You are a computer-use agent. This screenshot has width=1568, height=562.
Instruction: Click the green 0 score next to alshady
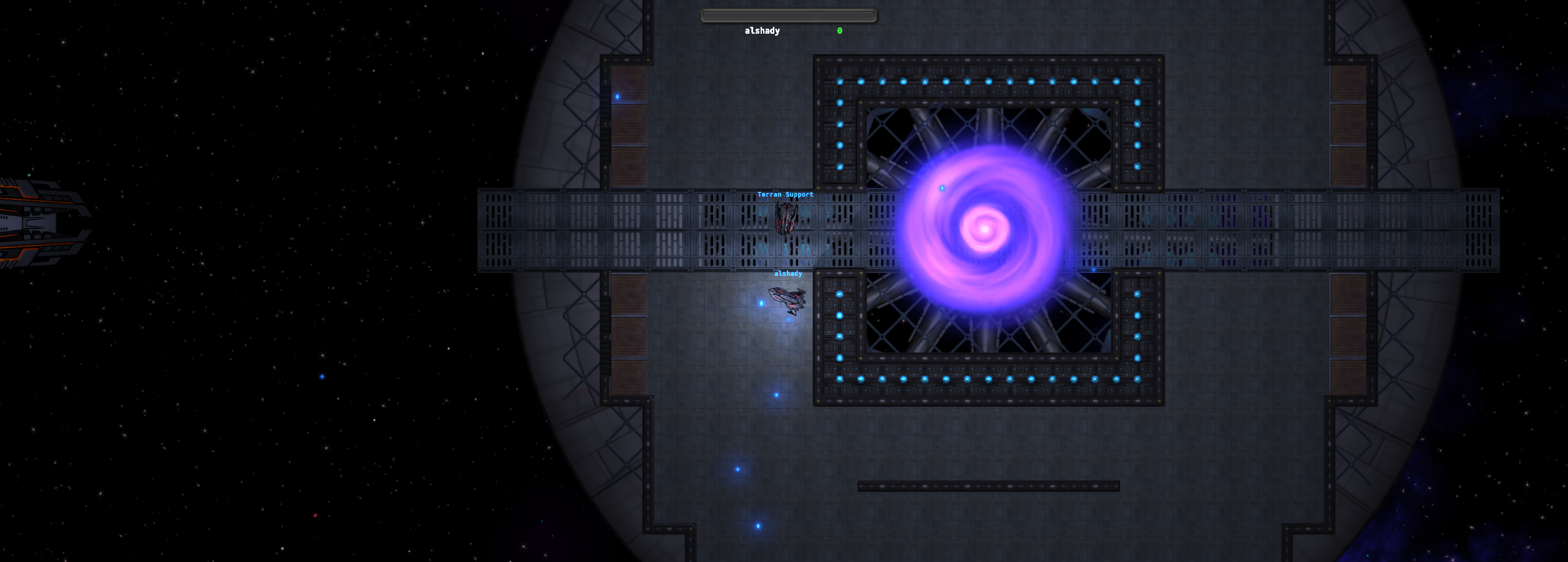click(839, 30)
